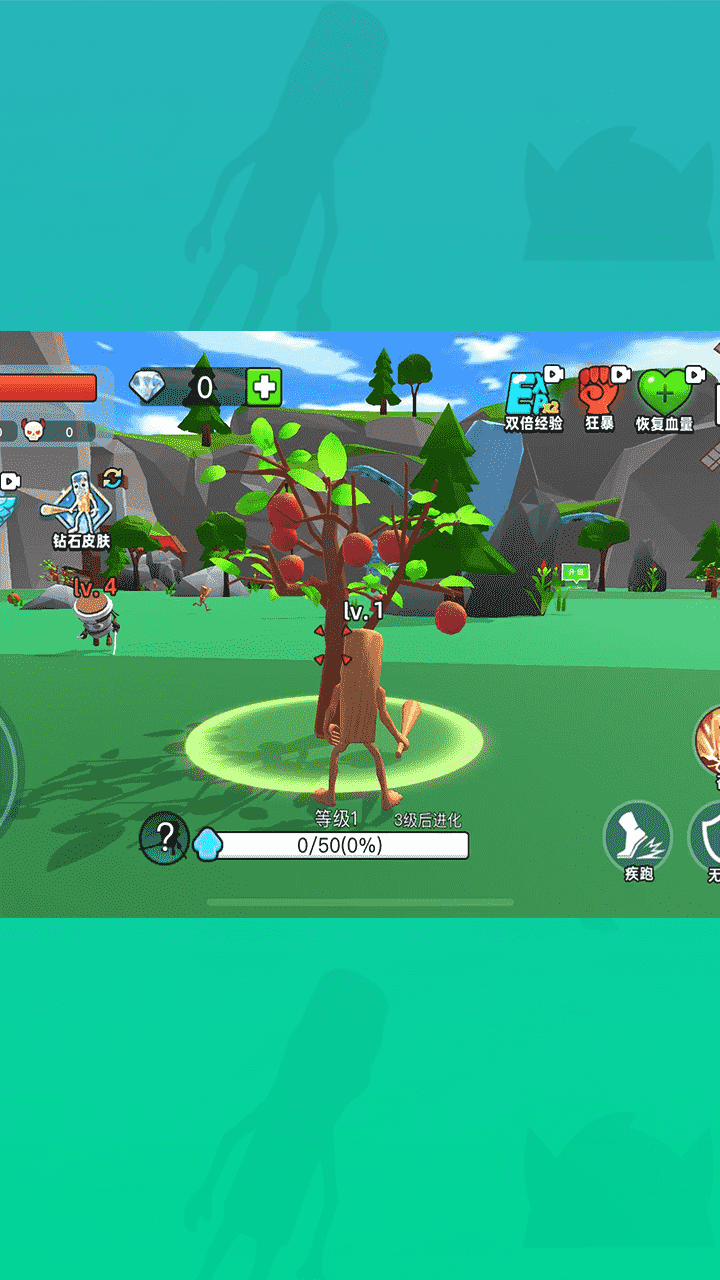
Task: Touch the virtual joystick pad
Action: click(x=6, y=770)
